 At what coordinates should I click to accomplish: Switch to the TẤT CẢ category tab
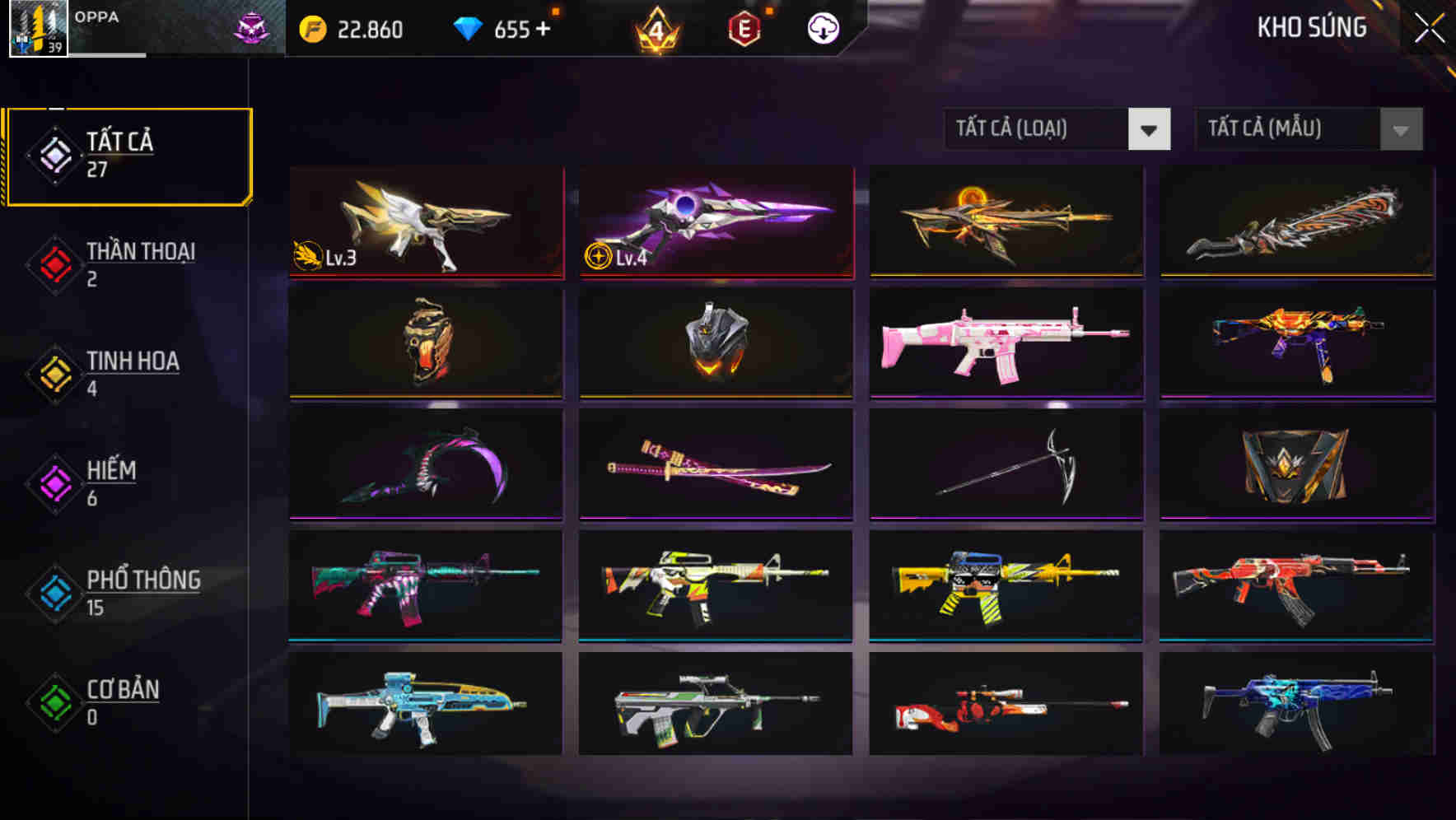click(124, 155)
